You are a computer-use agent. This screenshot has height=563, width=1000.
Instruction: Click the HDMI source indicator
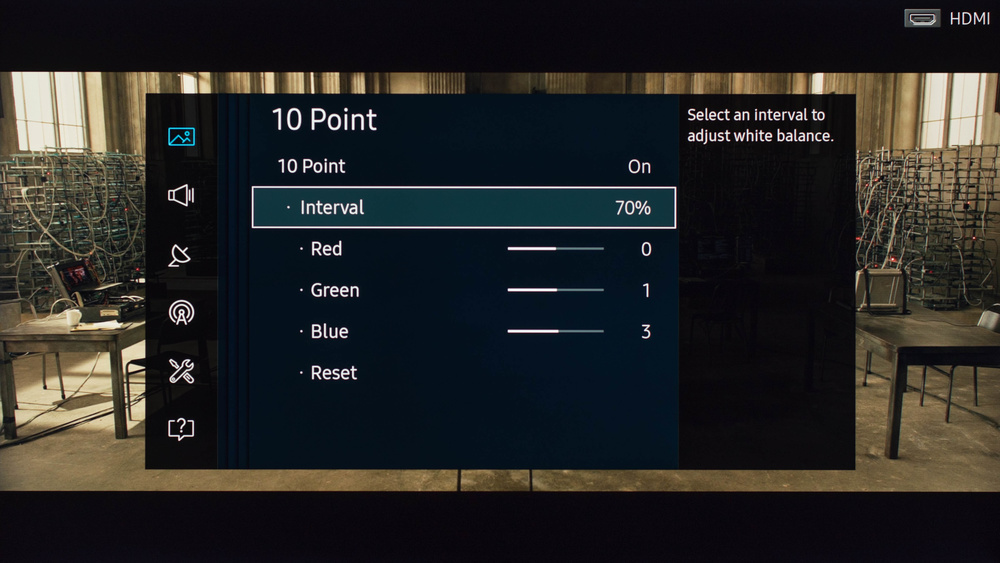[946, 18]
